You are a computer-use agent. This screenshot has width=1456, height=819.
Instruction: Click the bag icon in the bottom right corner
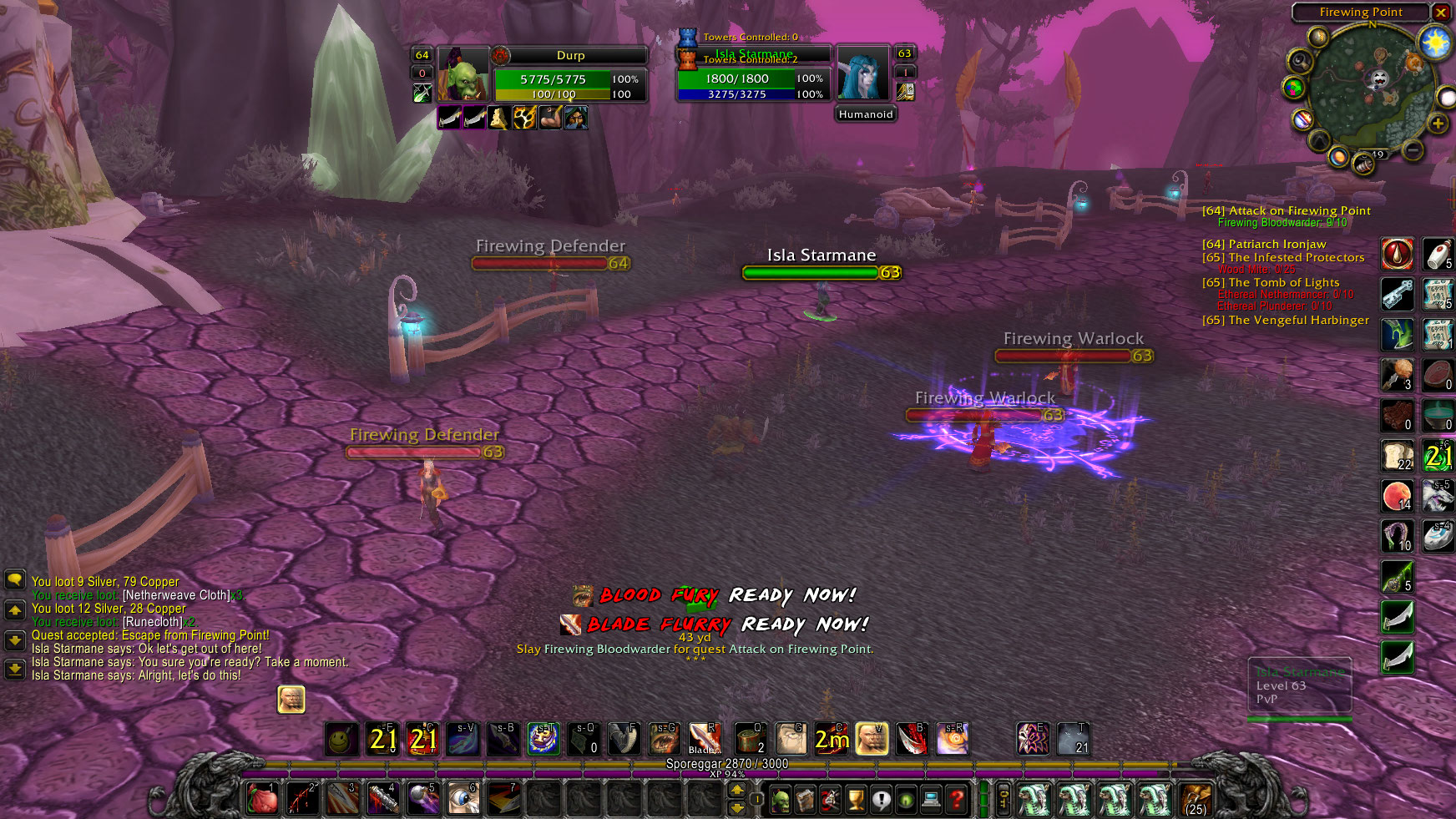1196,800
